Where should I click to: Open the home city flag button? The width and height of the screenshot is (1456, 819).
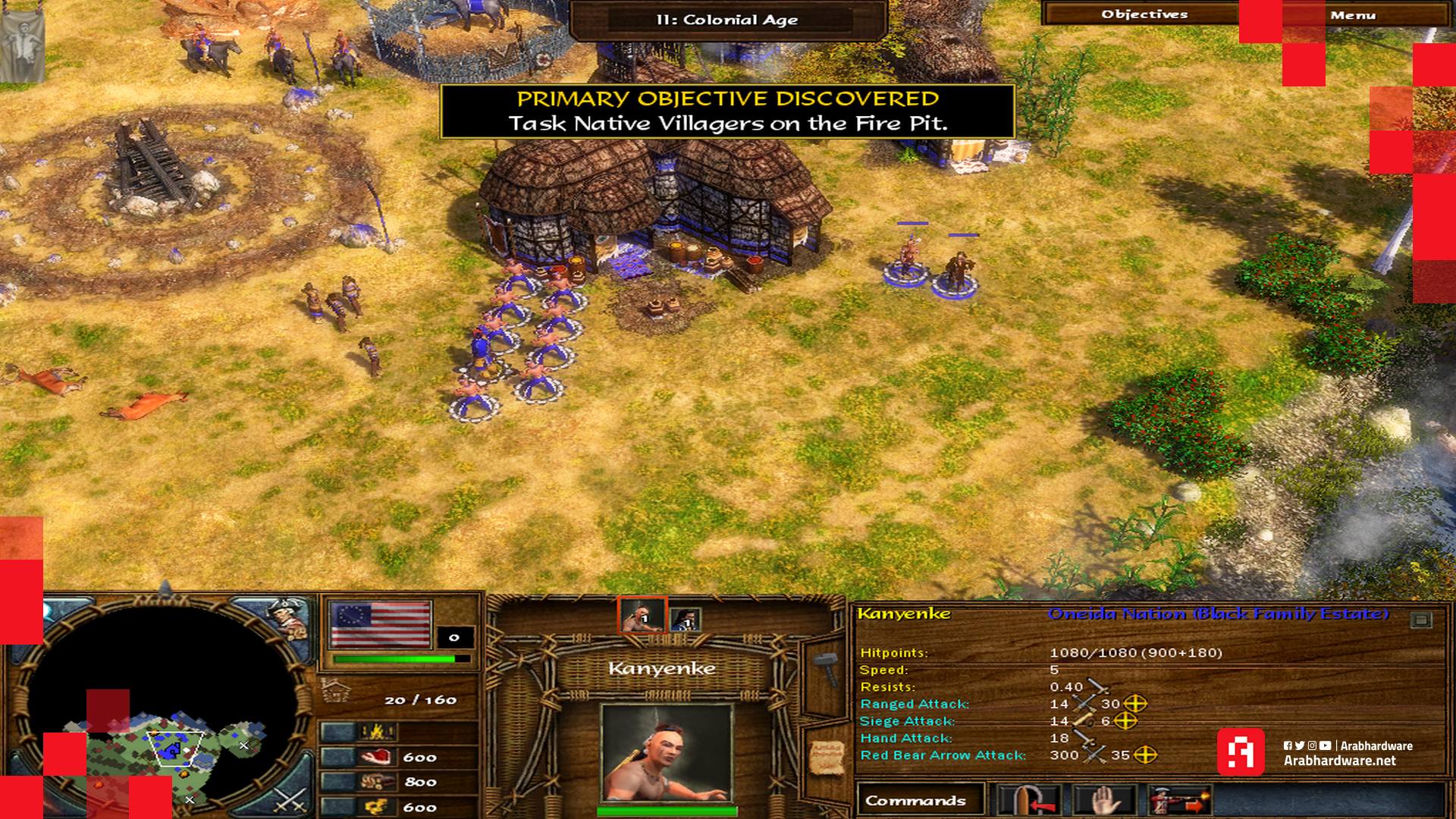click(380, 623)
